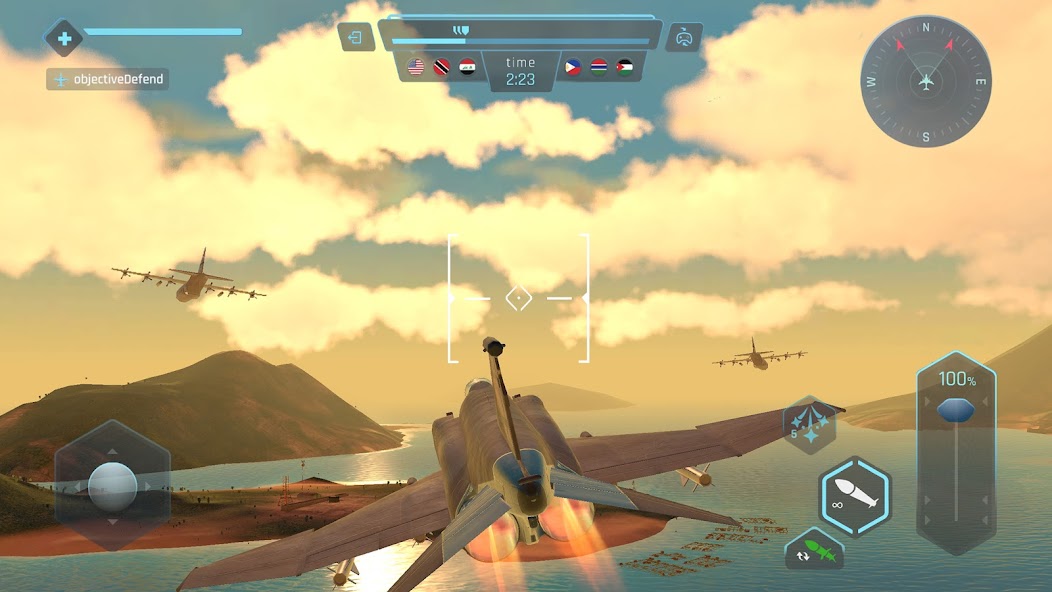Fire the white missile weapon

click(855, 497)
